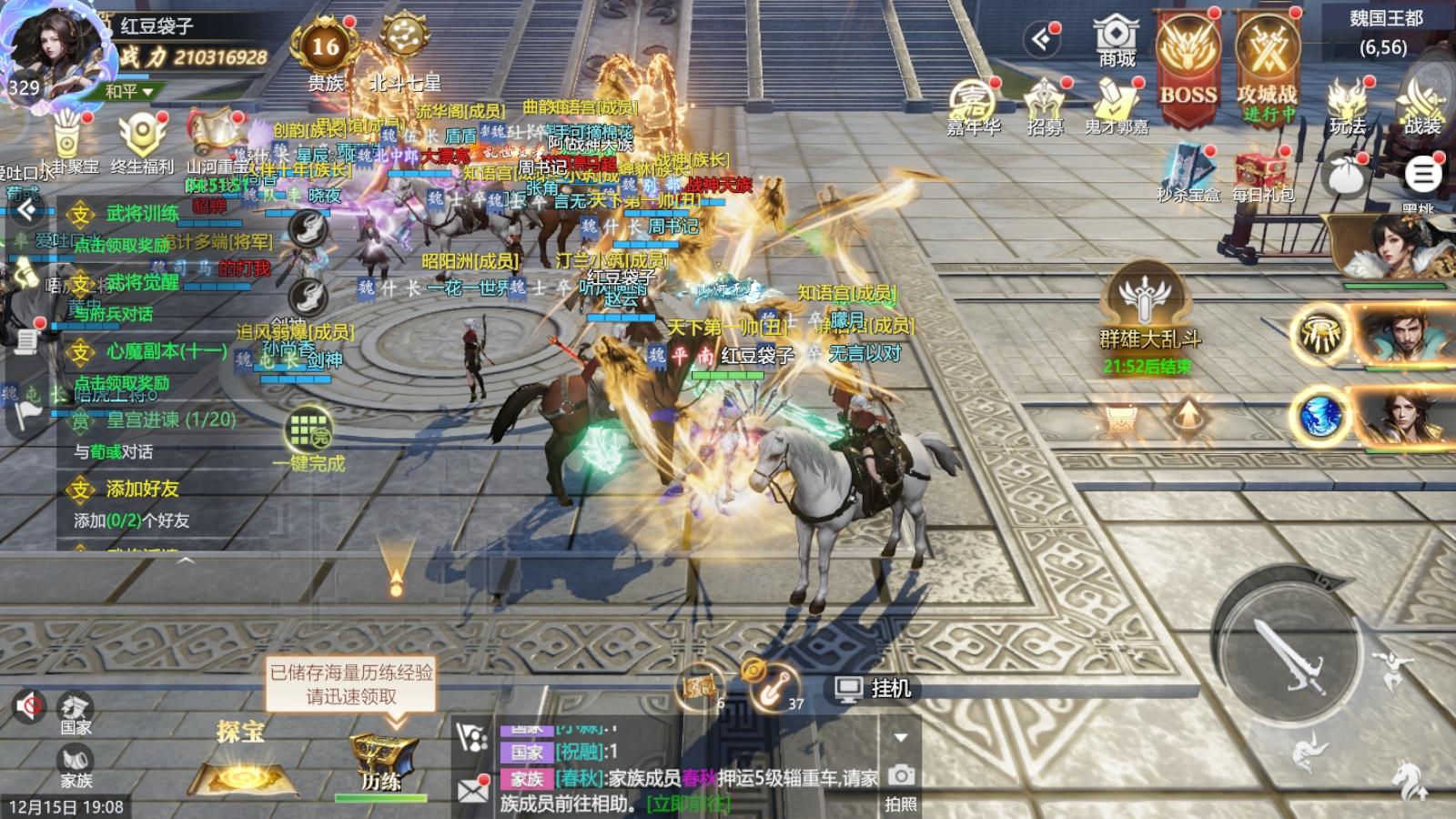Take a screenshot with 拍照 camera
Viewport: 1456px width, 819px height.
coord(901,784)
